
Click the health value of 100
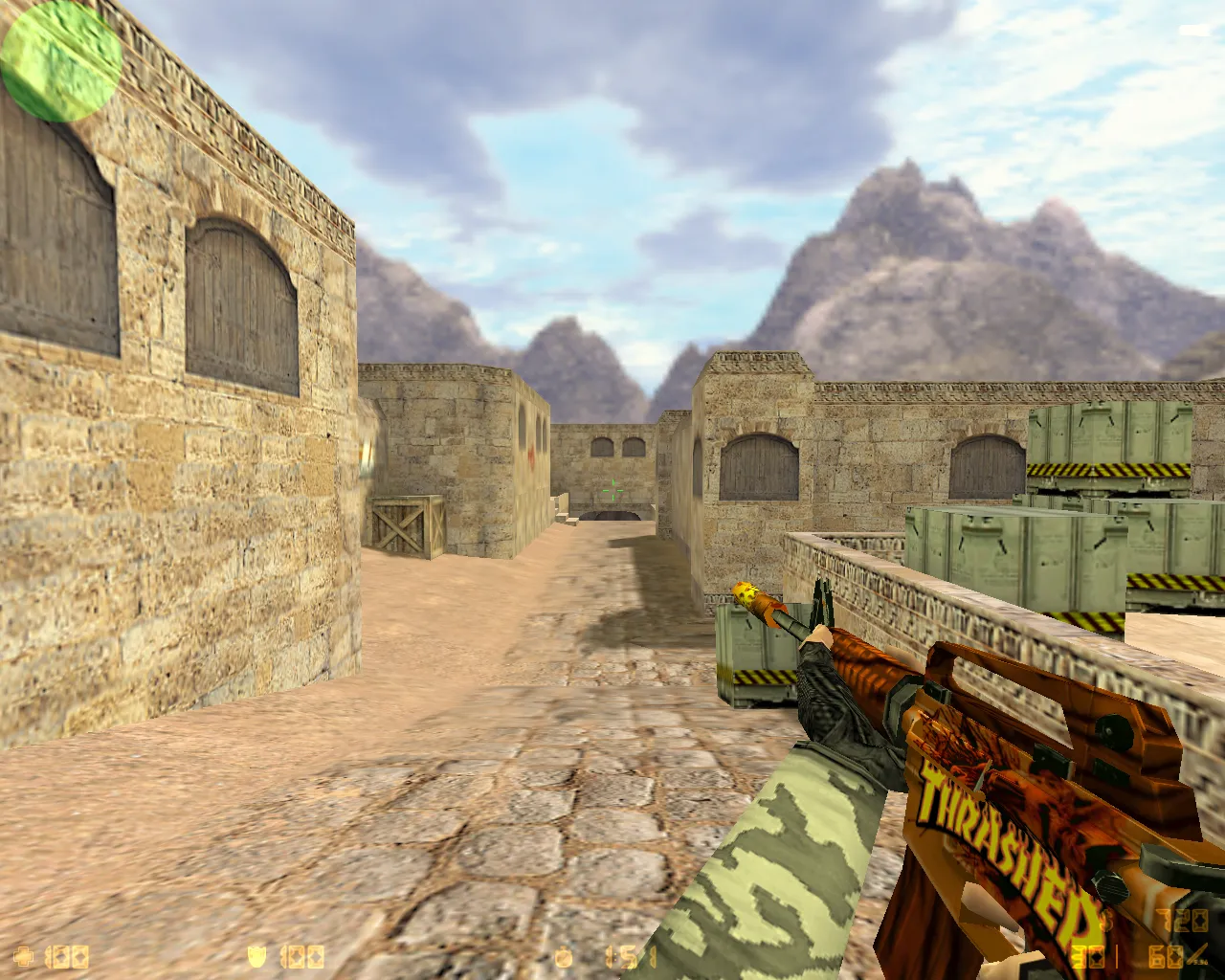(65, 954)
